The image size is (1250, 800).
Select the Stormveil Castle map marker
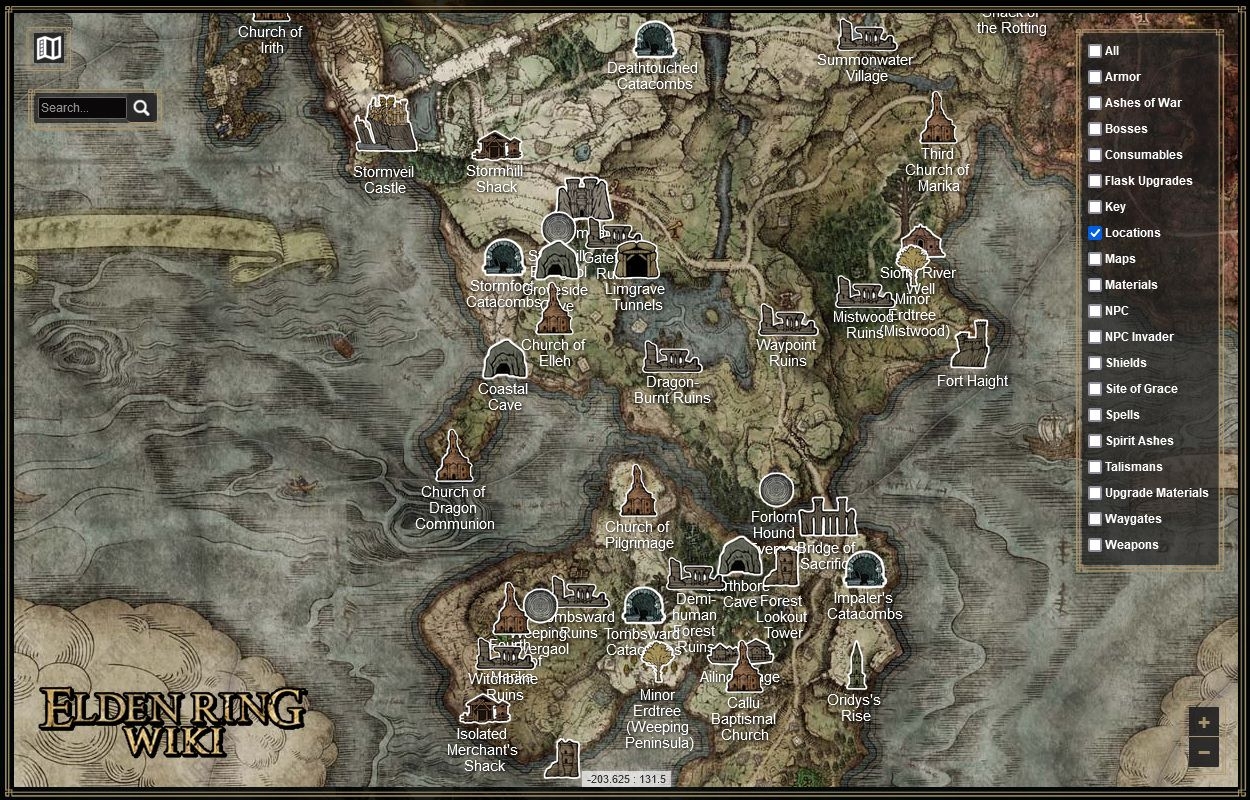386,125
